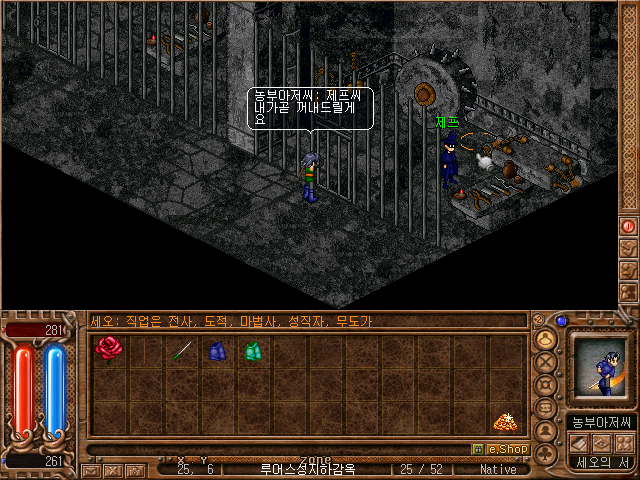Select the blue armor item
Viewport: 640px width, 480px height.
point(217,351)
